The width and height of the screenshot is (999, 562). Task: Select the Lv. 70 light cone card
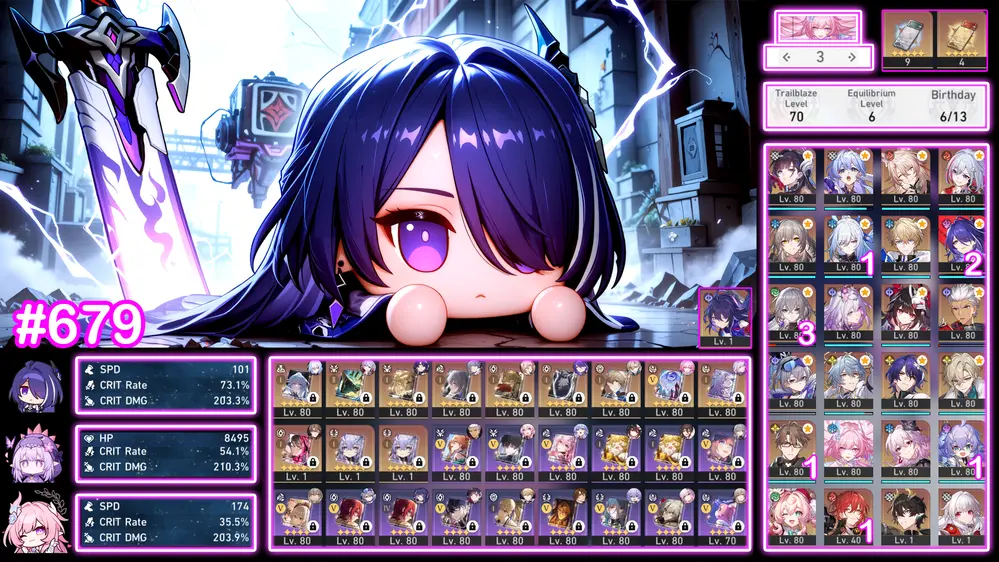point(723,515)
